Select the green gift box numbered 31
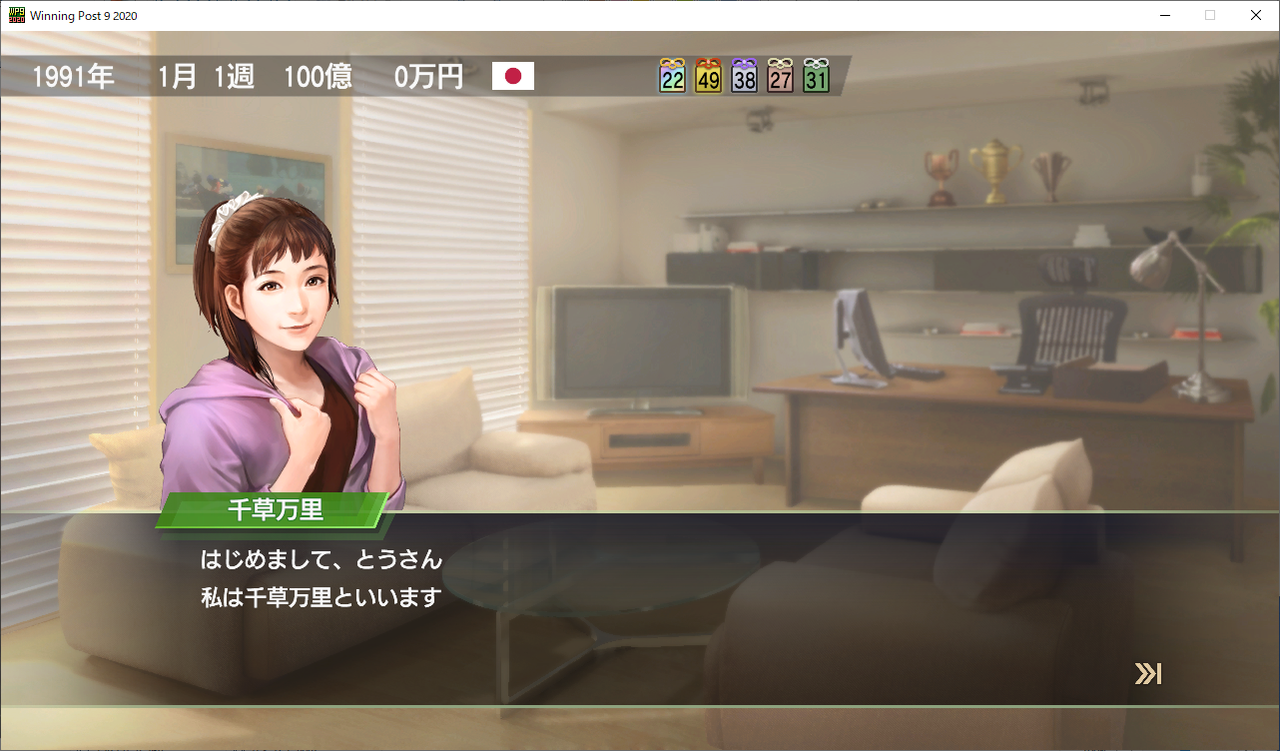1280x751 pixels. pyautogui.click(x=815, y=75)
